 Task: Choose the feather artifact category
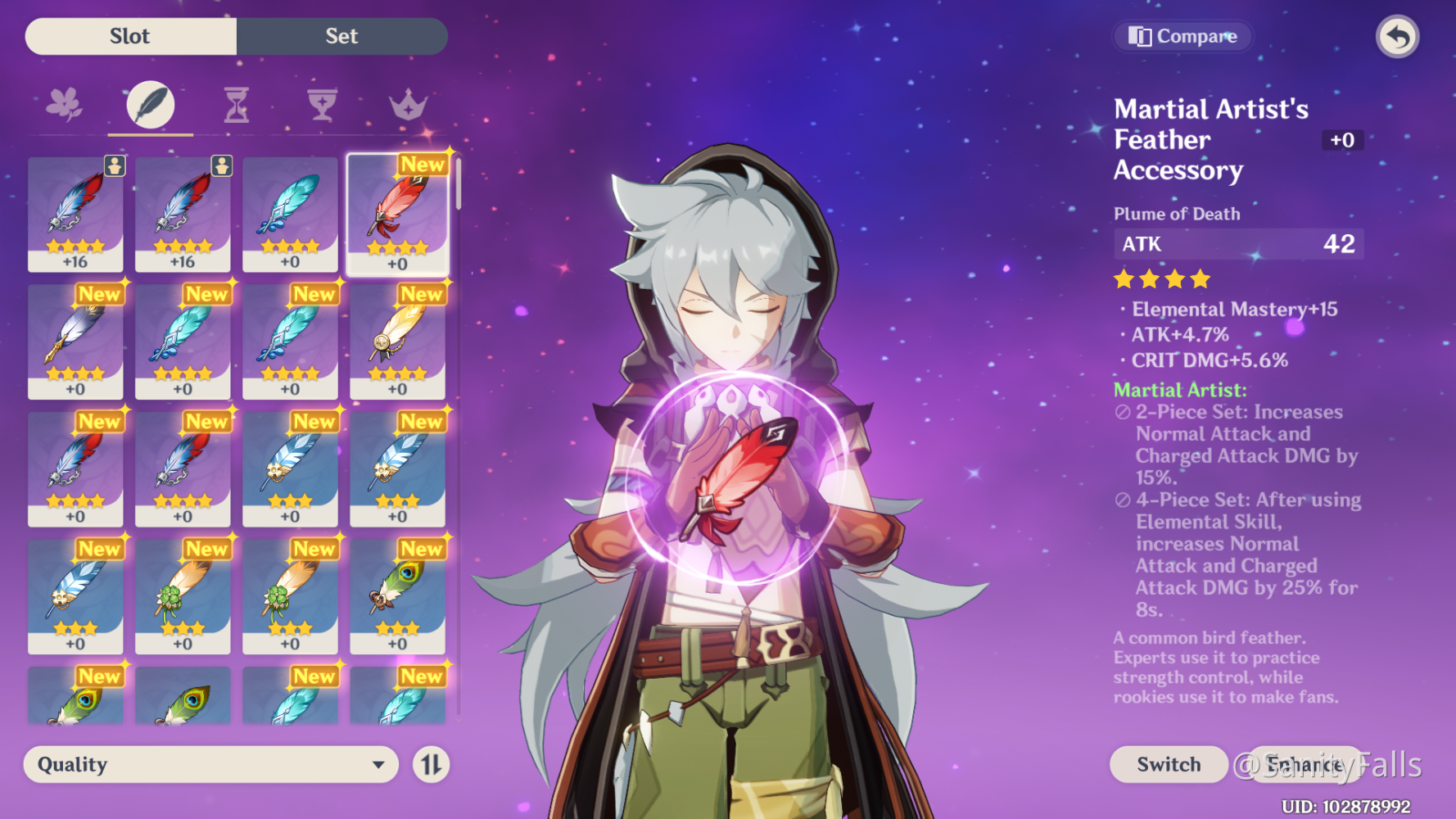[151, 105]
